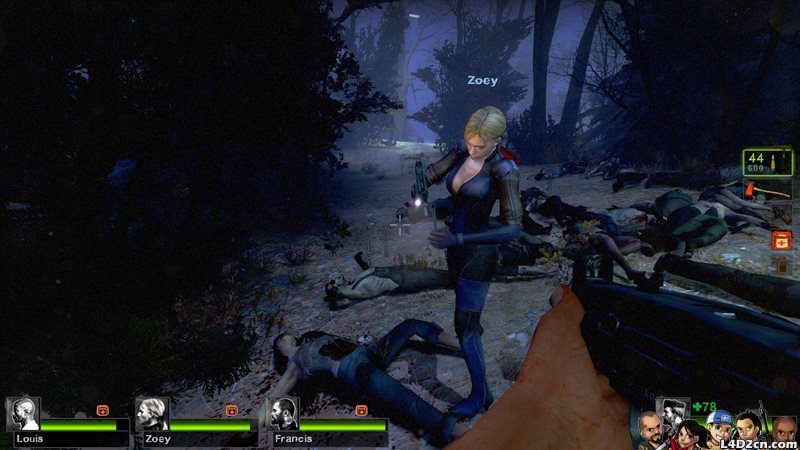Click Louis's teammate portrait

(22, 414)
